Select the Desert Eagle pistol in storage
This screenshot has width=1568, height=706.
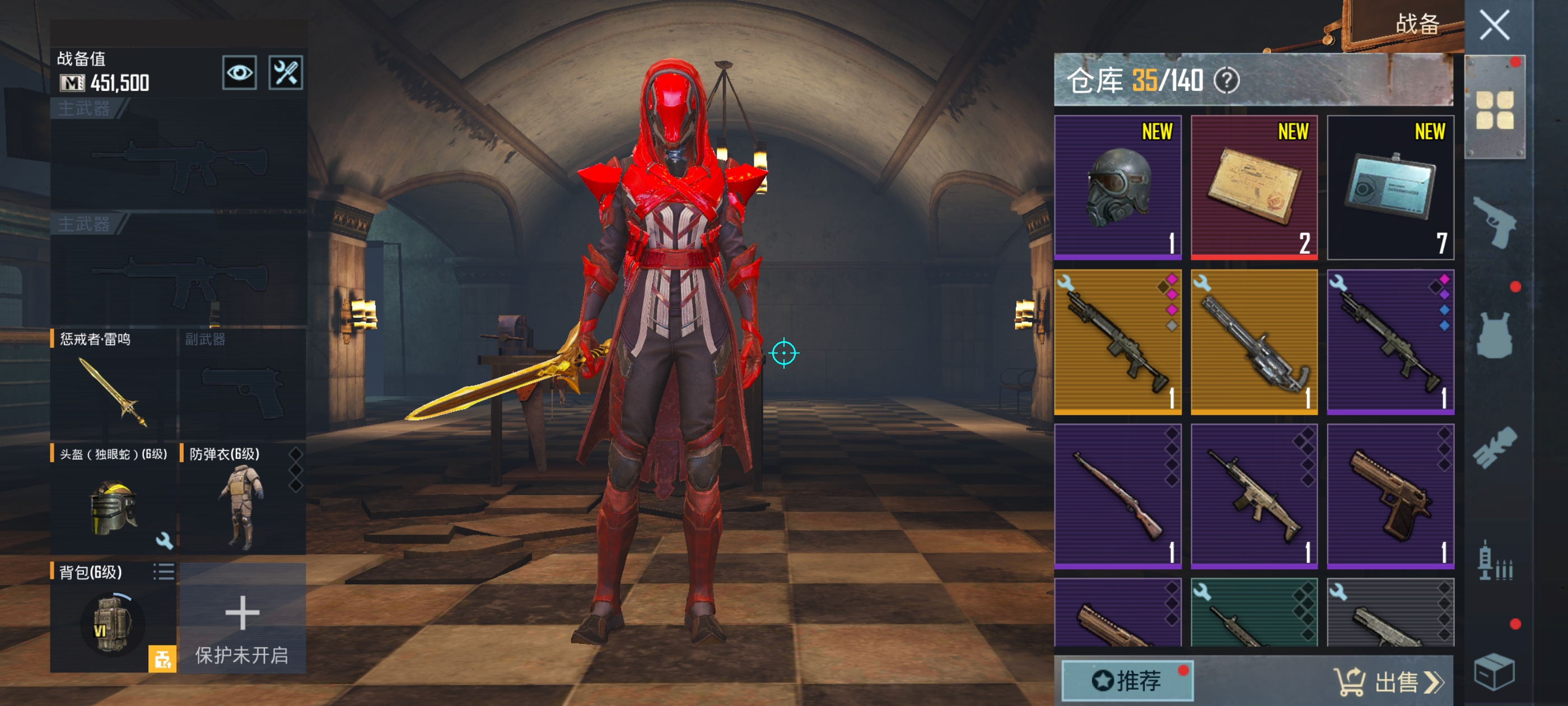click(x=1390, y=496)
